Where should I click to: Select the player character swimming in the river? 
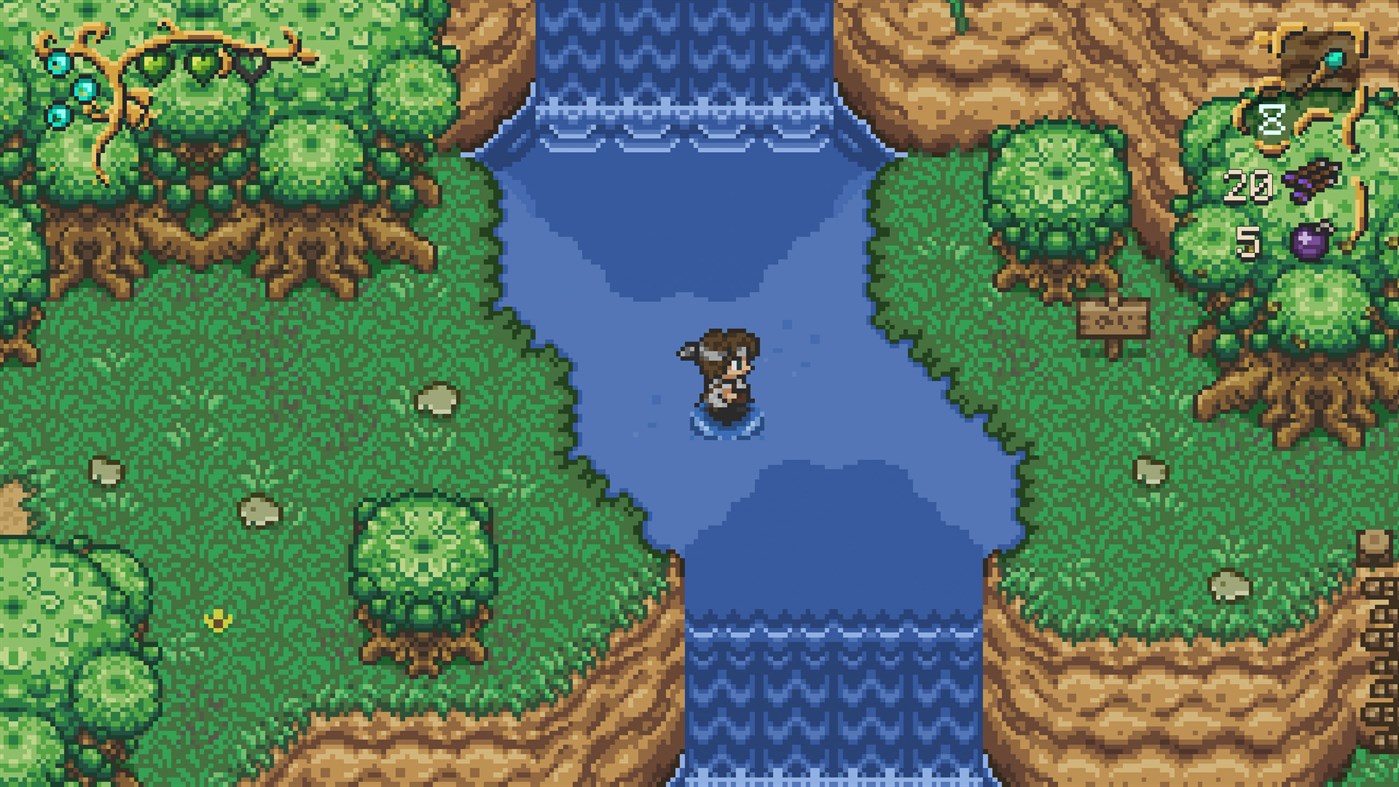tap(723, 375)
